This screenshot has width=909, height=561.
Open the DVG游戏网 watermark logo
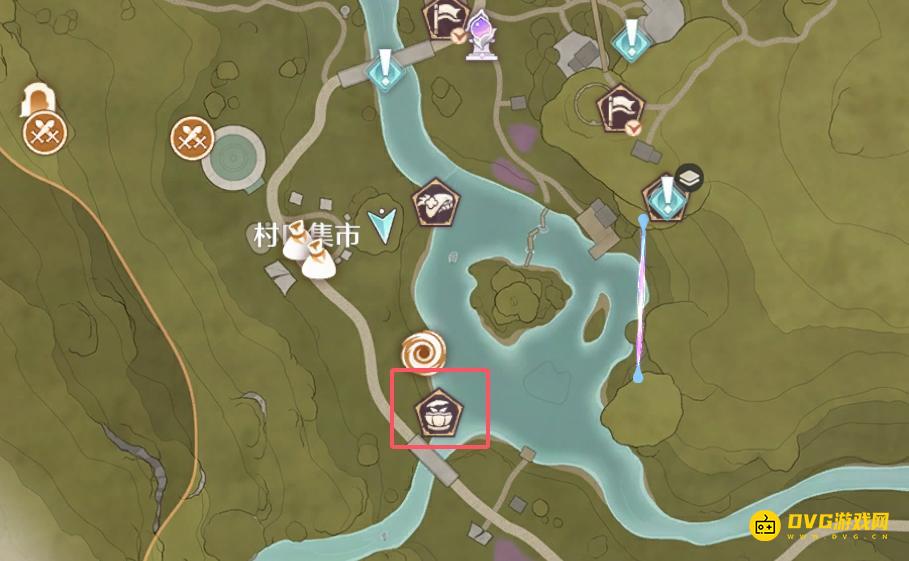pyautogui.click(x=822, y=525)
